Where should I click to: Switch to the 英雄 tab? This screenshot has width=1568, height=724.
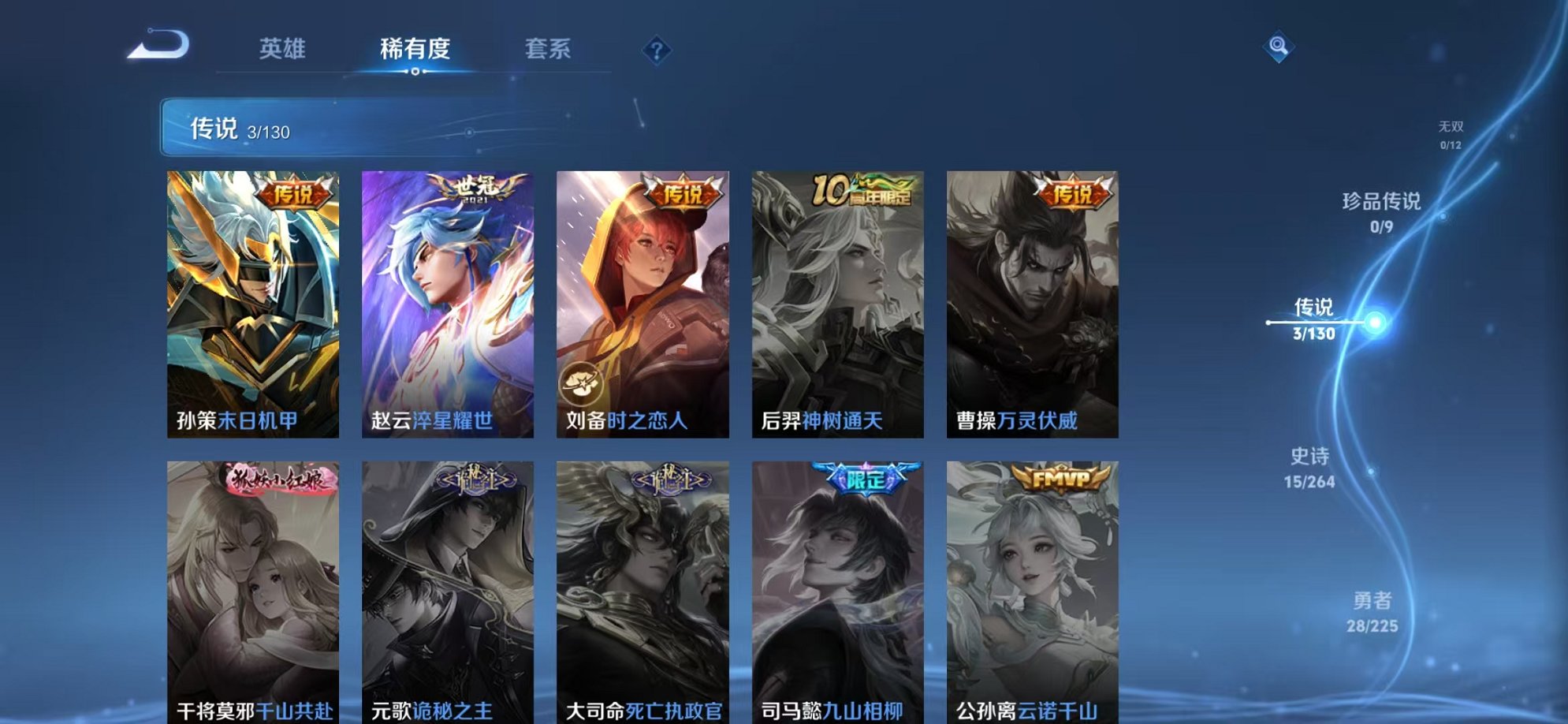pyautogui.click(x=284, y=49)
